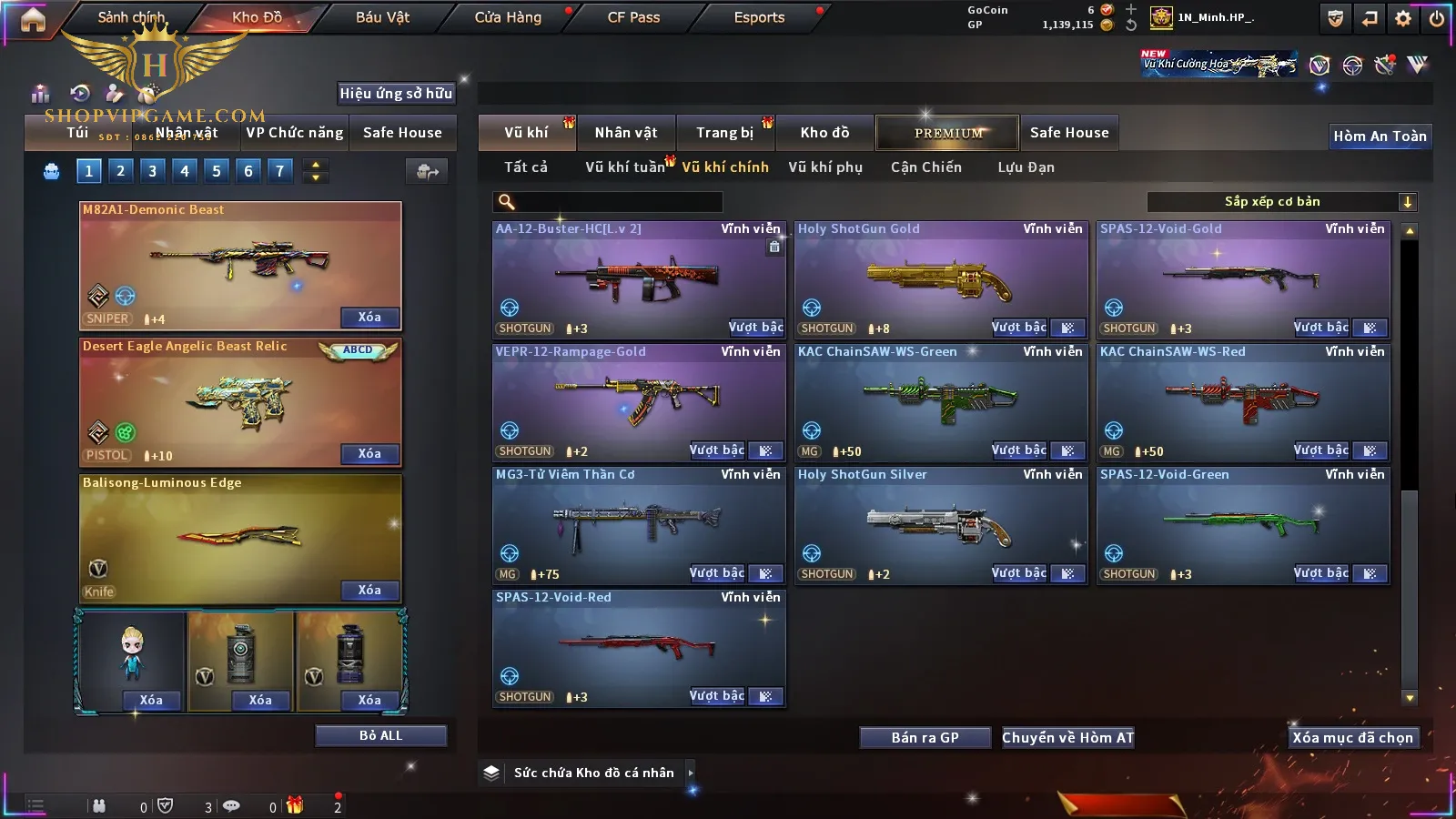Open the Esports menu
This screenshot has height=819, width=1456.
(759, 17)
